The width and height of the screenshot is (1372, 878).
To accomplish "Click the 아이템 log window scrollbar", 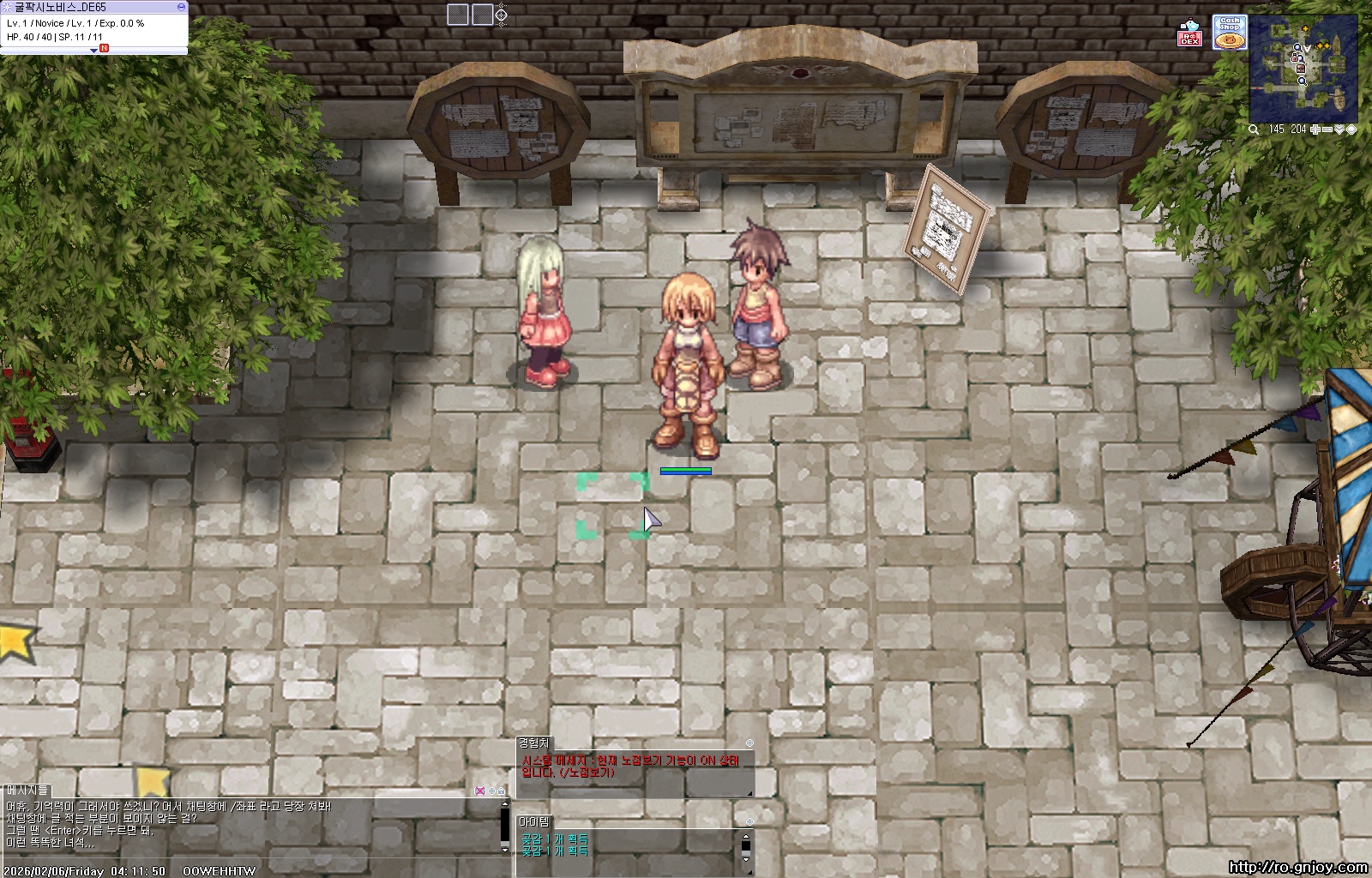I will (x=745, y=844).
